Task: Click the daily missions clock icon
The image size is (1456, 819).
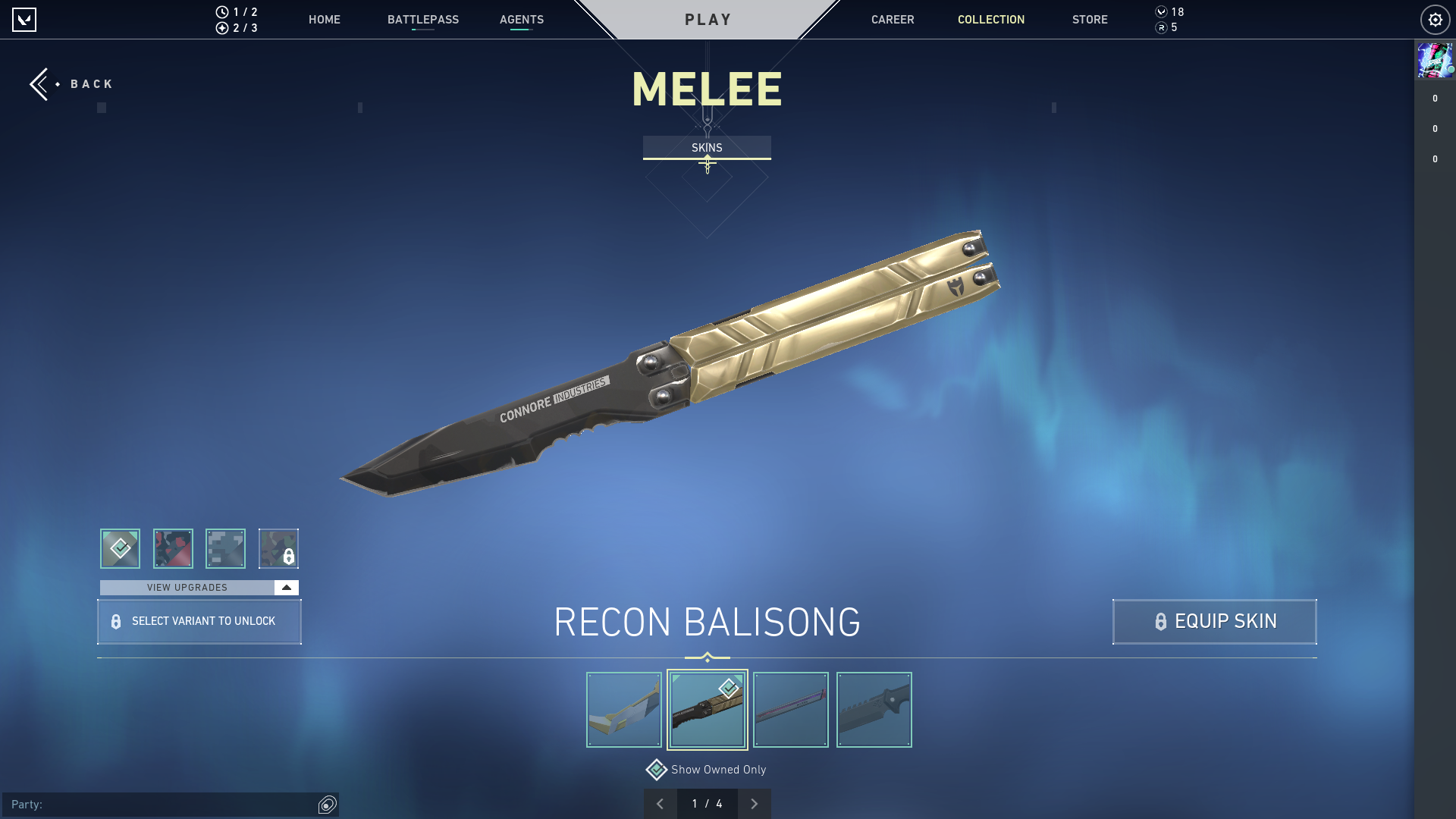Action: pos(221,11)
